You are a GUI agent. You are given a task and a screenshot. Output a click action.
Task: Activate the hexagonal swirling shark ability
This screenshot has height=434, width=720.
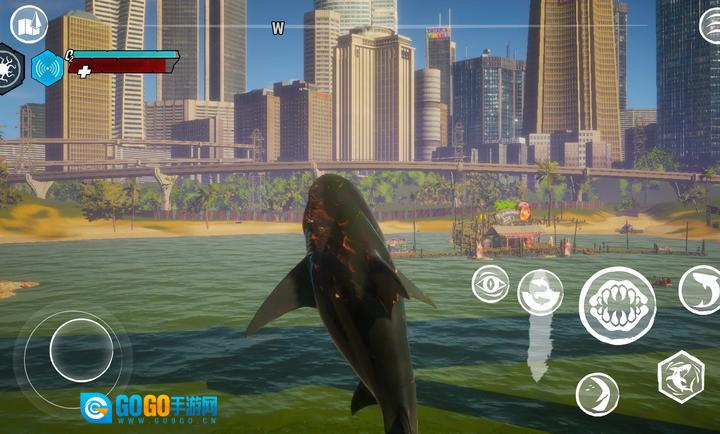pos(681,377)
